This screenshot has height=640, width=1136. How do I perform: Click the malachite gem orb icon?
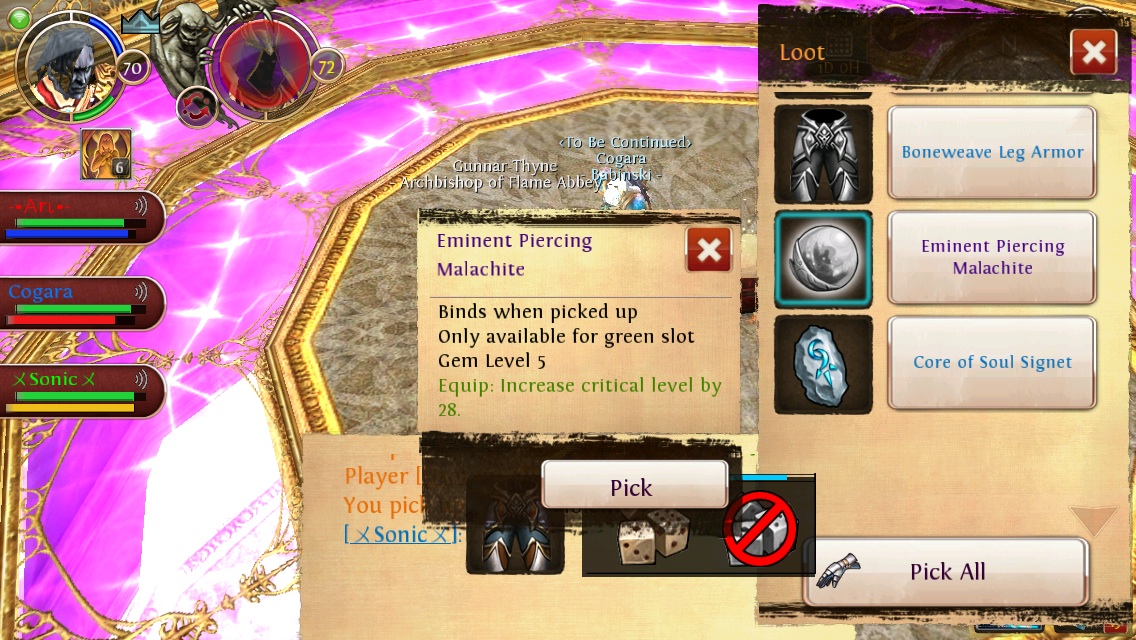tap(823, 259)
